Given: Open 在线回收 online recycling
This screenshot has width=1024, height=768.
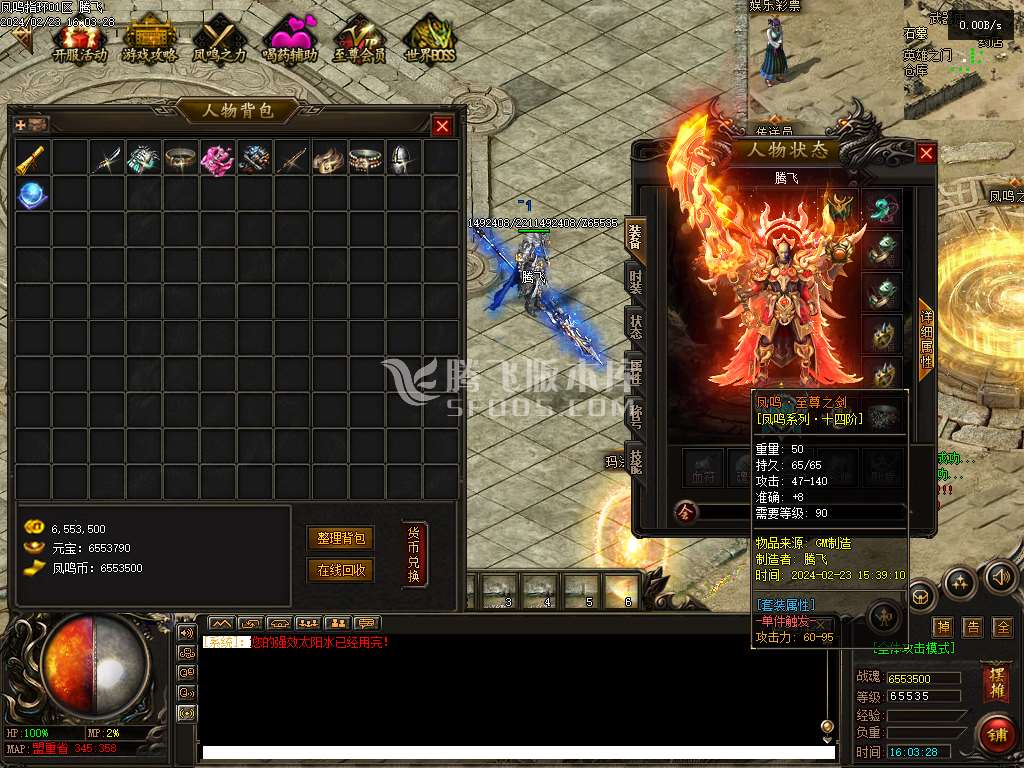Looking at the screenshot, I should click(340, 570).
